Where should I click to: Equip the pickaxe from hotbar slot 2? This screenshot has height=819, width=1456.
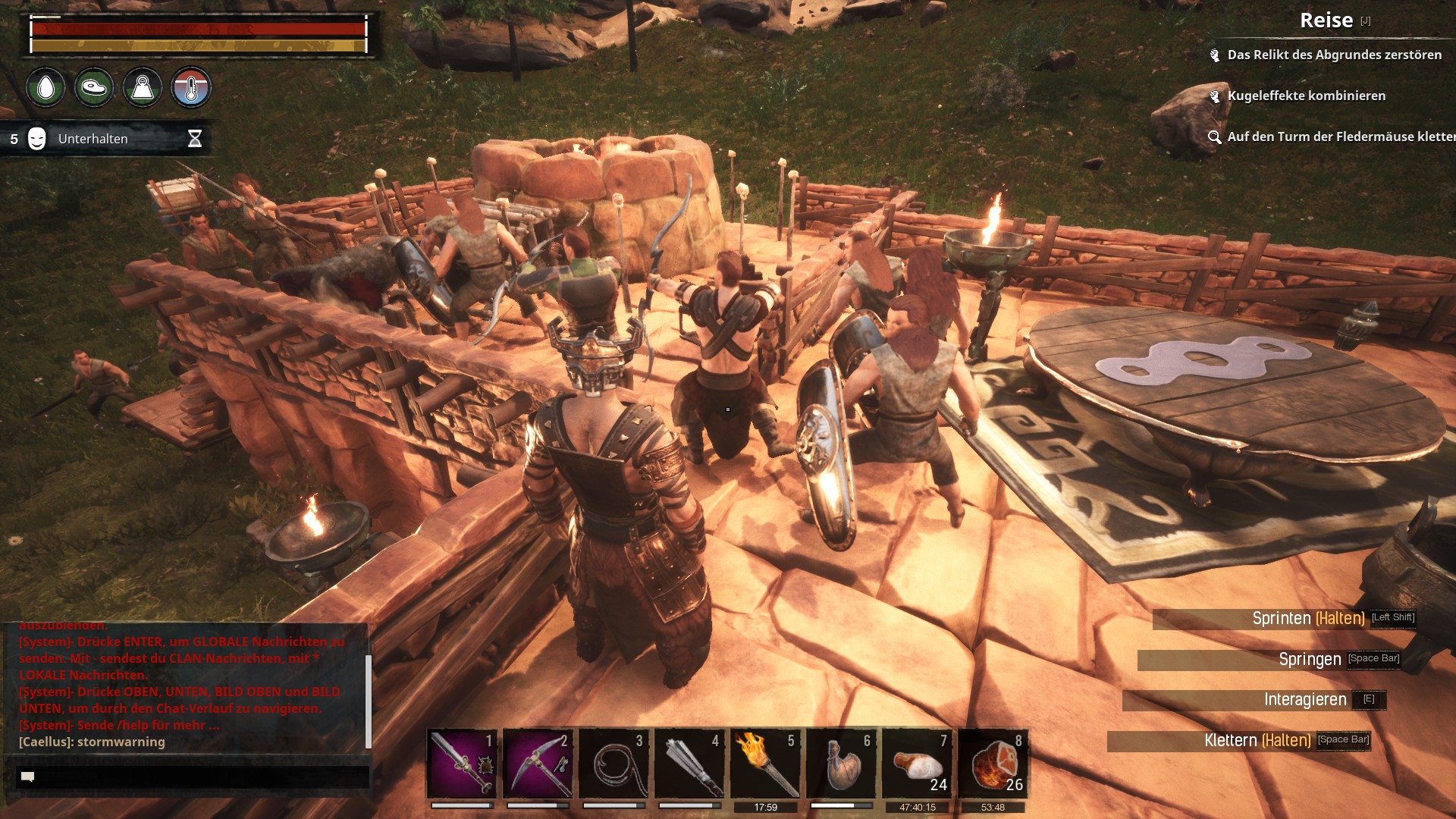[x=538, y=763]
